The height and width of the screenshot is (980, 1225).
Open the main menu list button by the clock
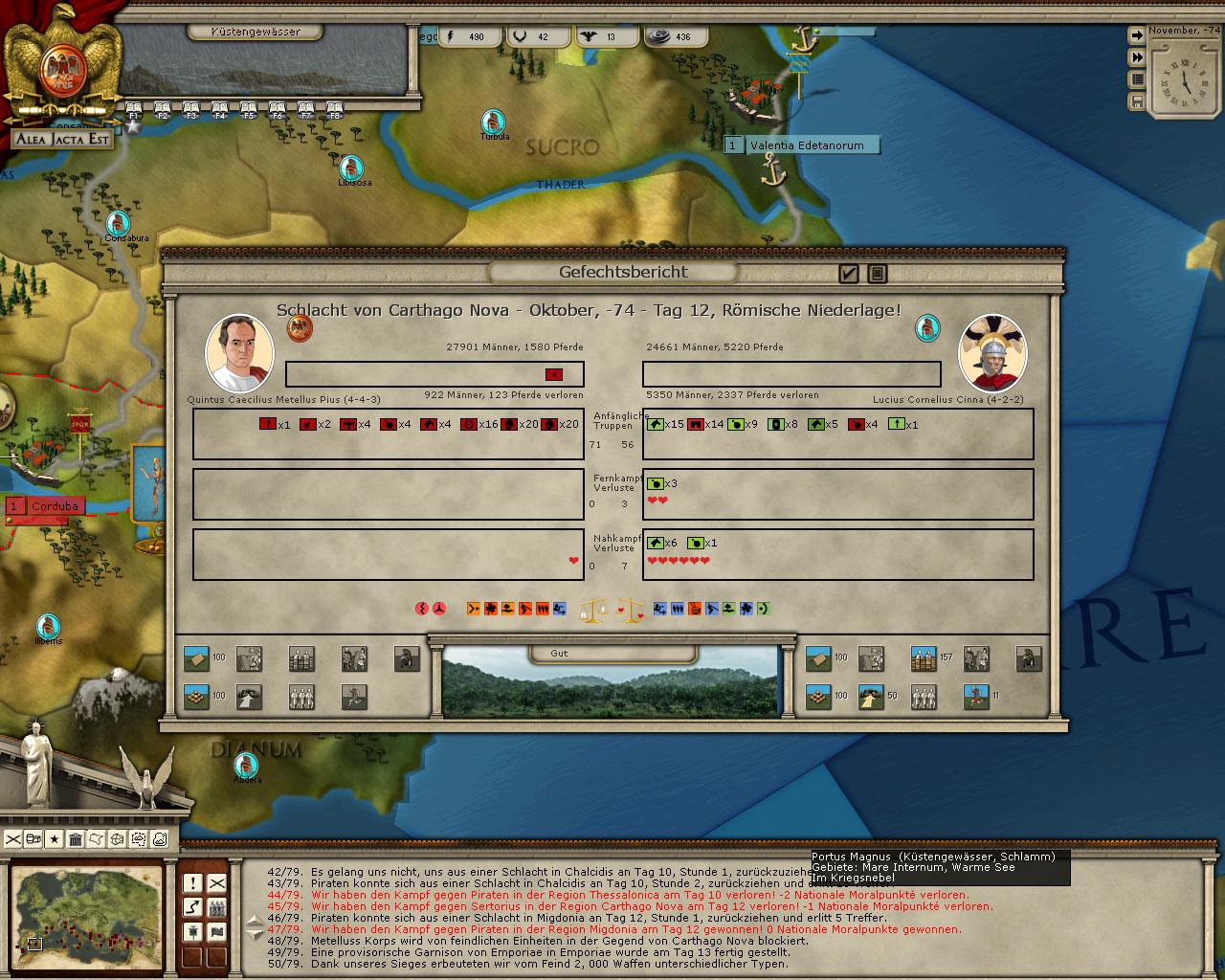[1137, 79]
